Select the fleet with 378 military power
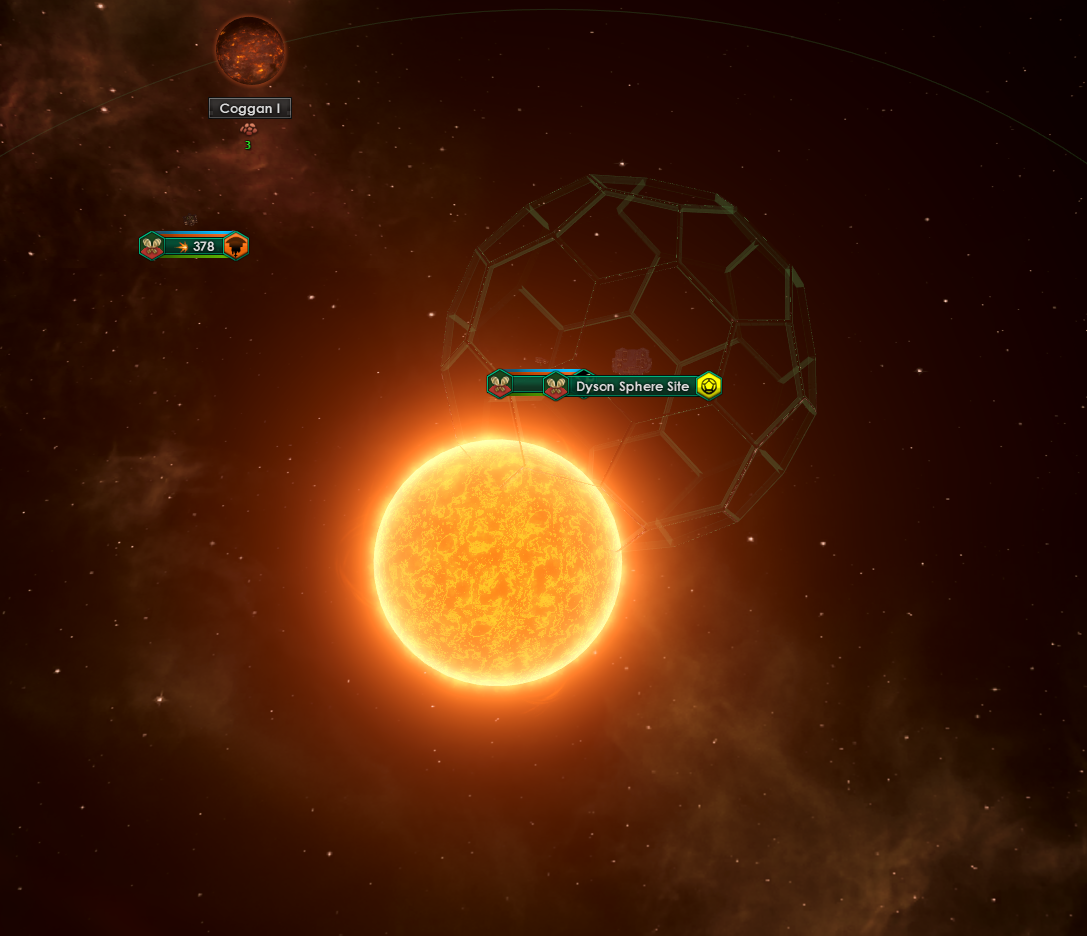The height and width of the screenshot is (936, 1087). [x=197, y=246]
